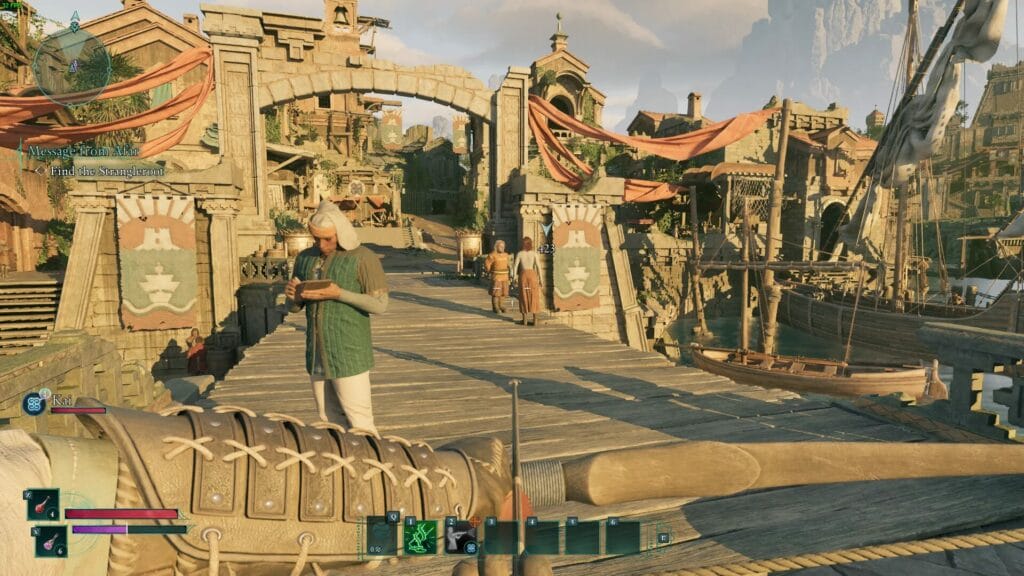
Task: Click the Find the Strangleroot objective
Action: click(x=106, y=171)
